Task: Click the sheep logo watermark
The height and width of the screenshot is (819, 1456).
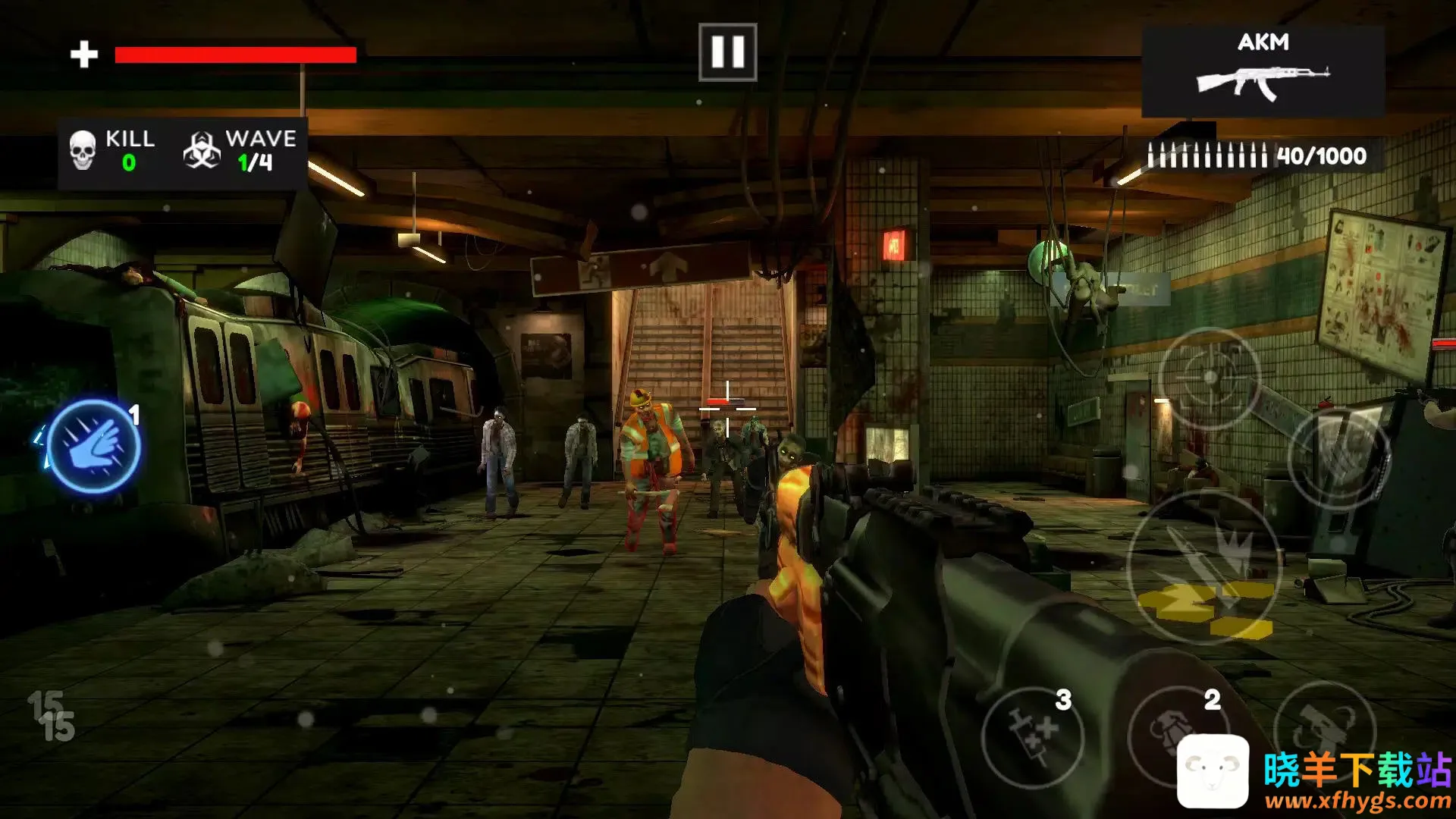Action: (1213, 771)
